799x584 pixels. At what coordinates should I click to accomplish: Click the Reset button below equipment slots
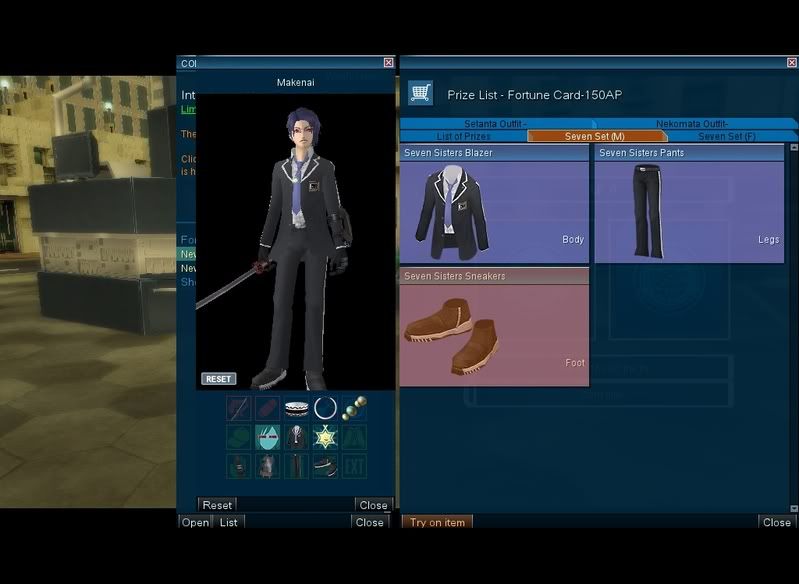coord(217,505)
